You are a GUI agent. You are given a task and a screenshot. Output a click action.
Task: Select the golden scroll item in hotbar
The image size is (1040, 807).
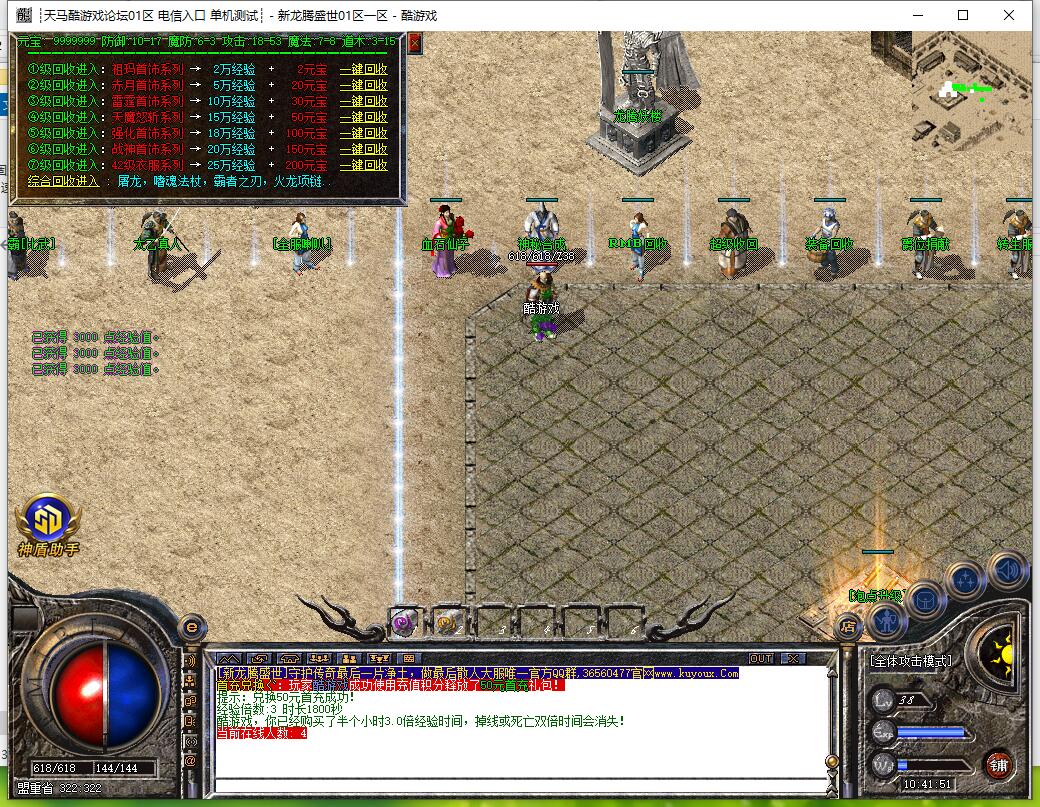click(x=447, y=621)
